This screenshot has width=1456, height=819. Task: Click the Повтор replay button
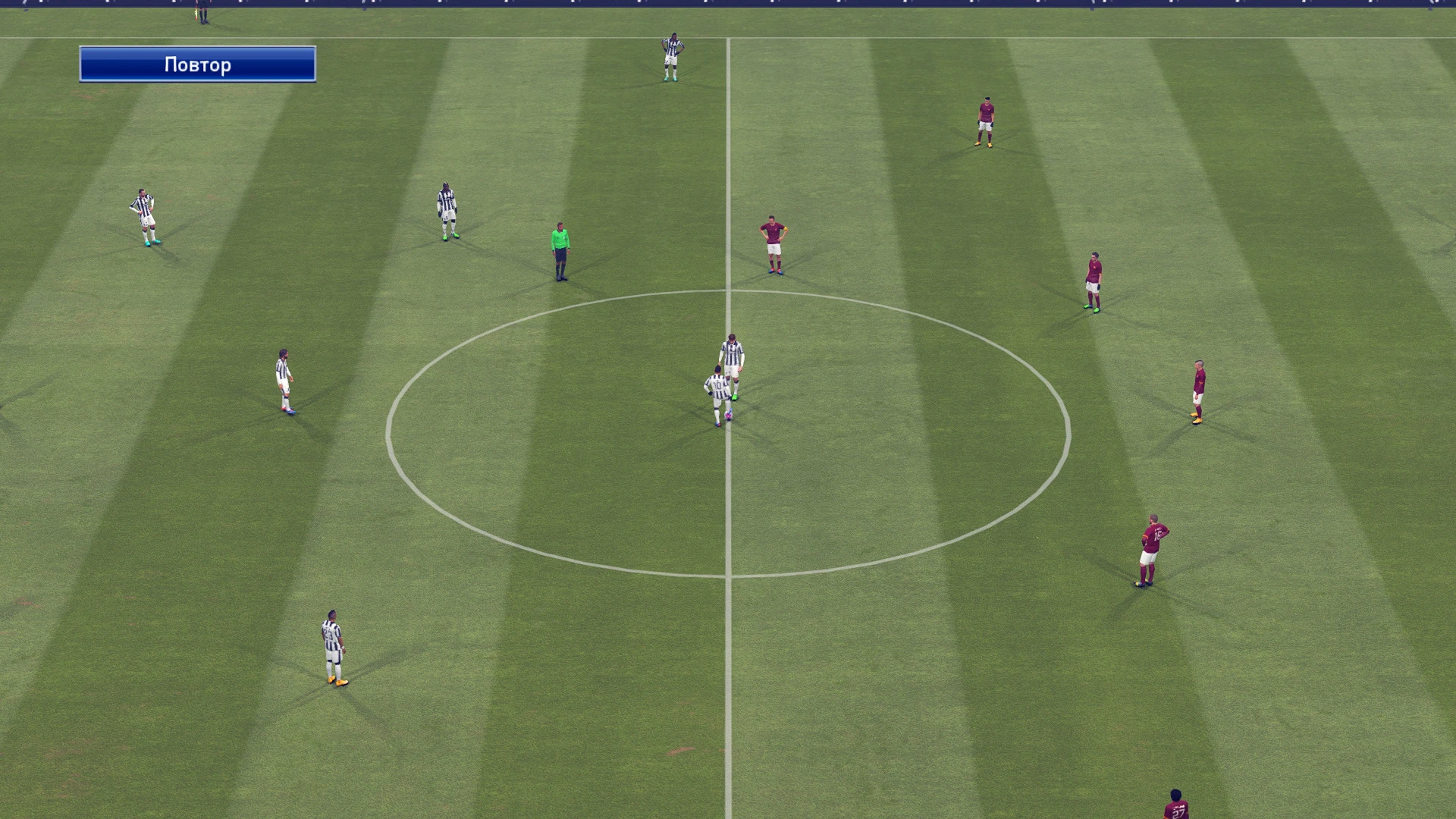tap(197, 64)
